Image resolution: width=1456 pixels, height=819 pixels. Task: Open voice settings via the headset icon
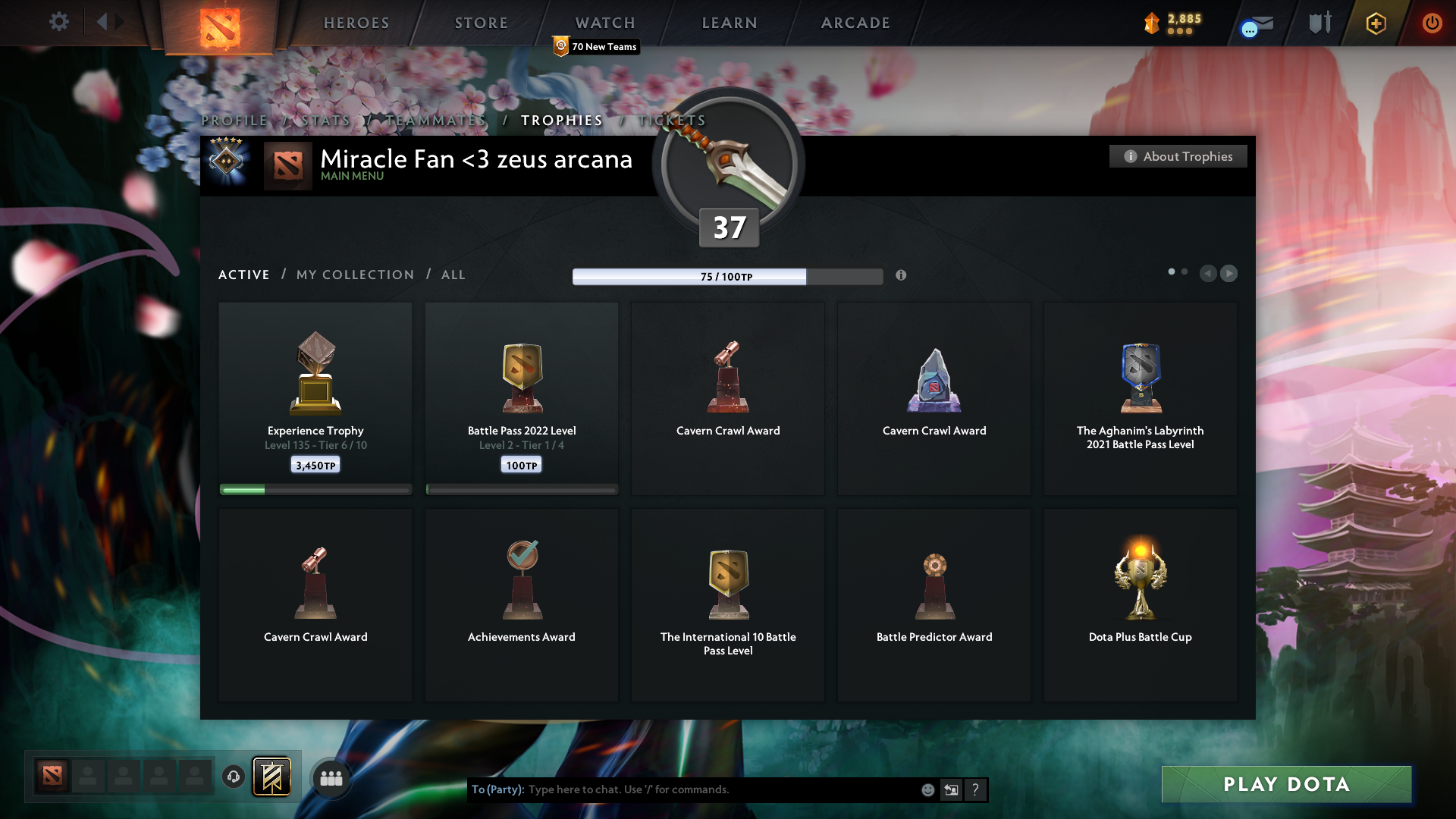tap(233, 777)
